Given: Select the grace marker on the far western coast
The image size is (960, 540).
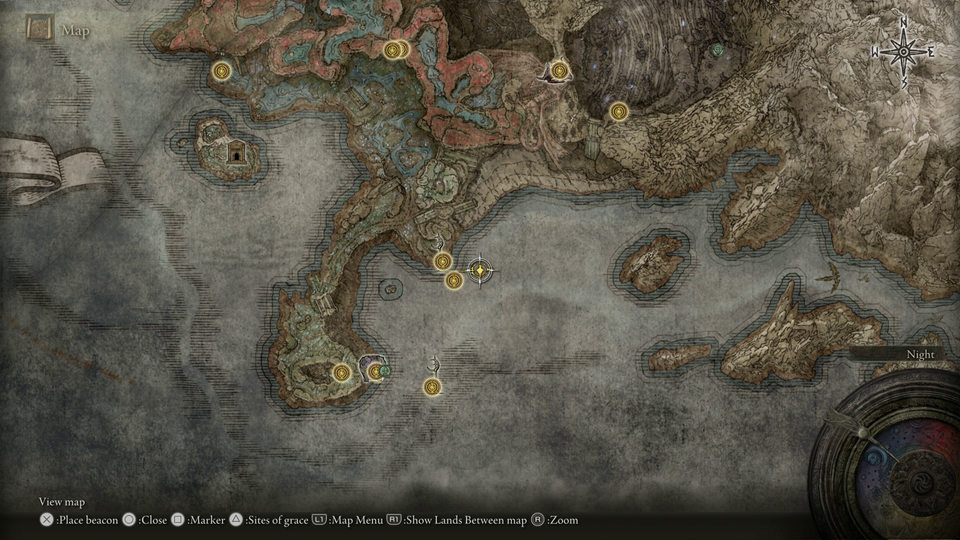Looking at the screenshot, I should 221,70.
